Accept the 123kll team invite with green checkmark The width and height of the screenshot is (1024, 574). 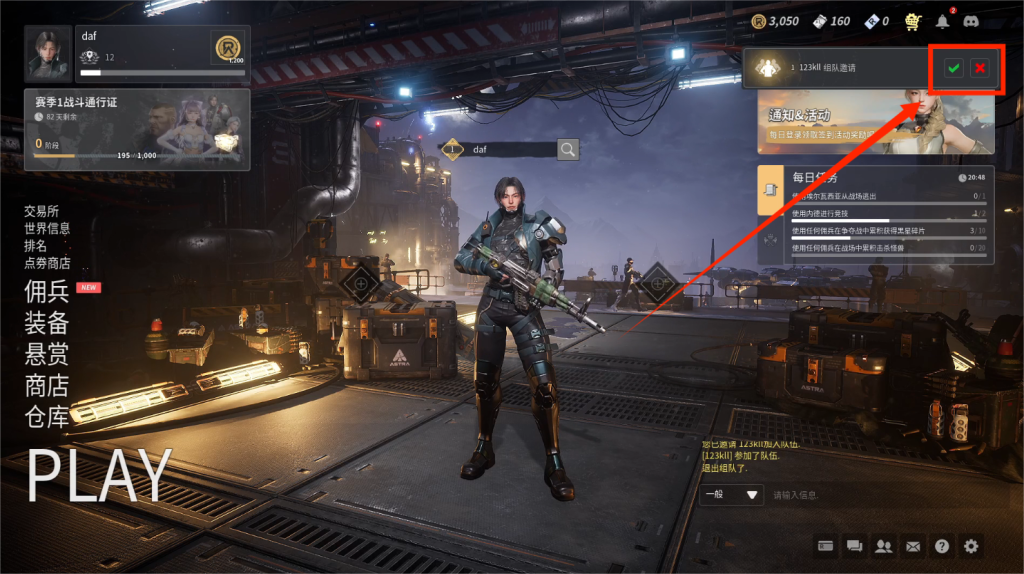pyautogui.click(x=954, y=68)
